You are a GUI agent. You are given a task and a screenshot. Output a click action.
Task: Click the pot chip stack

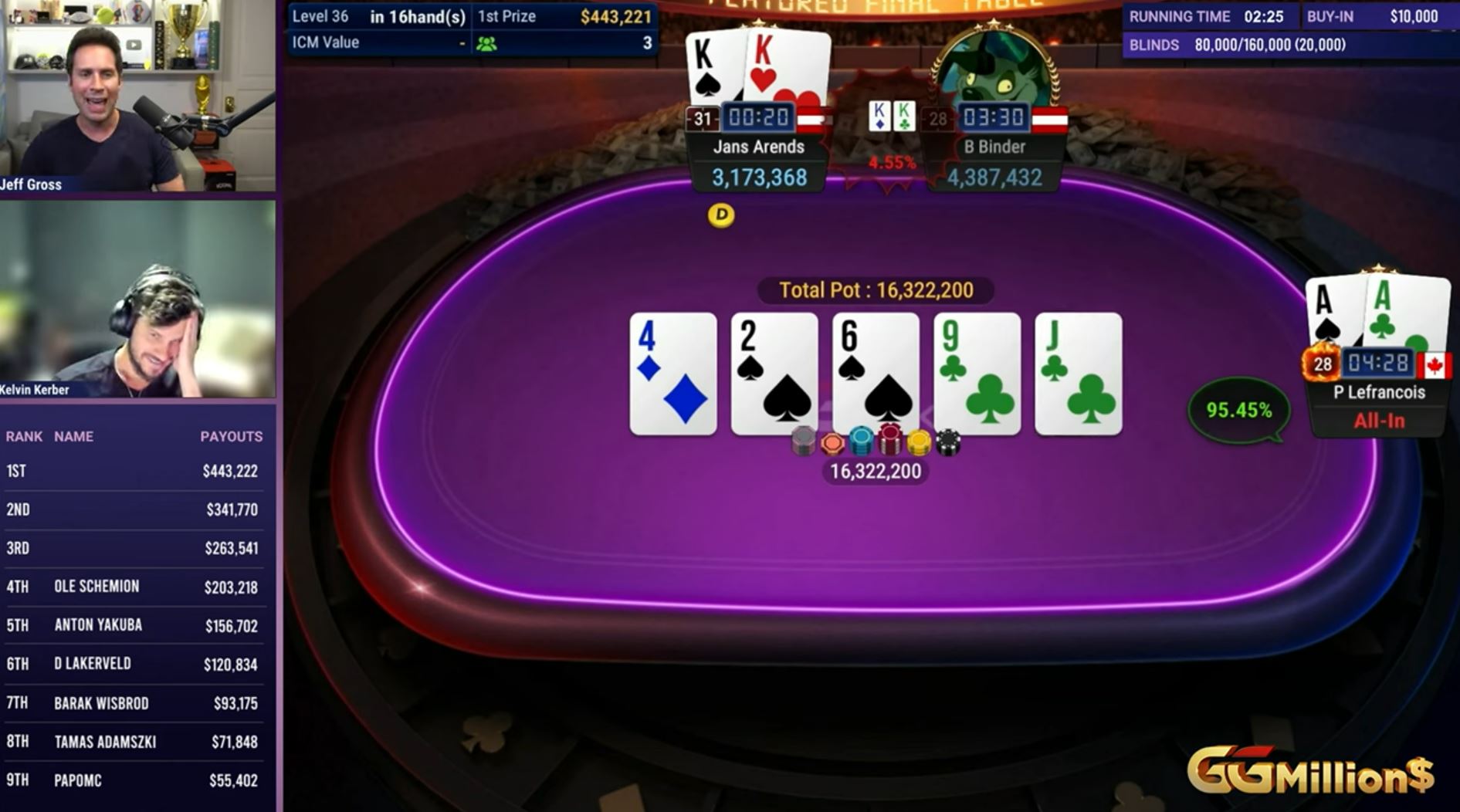tap(875, 442)
